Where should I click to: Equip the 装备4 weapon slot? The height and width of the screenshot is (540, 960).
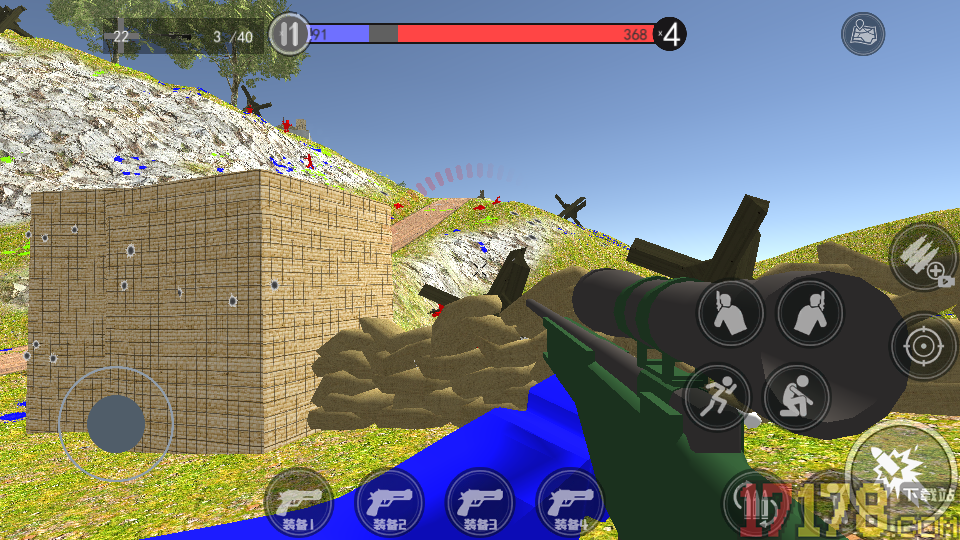[570, 502]
